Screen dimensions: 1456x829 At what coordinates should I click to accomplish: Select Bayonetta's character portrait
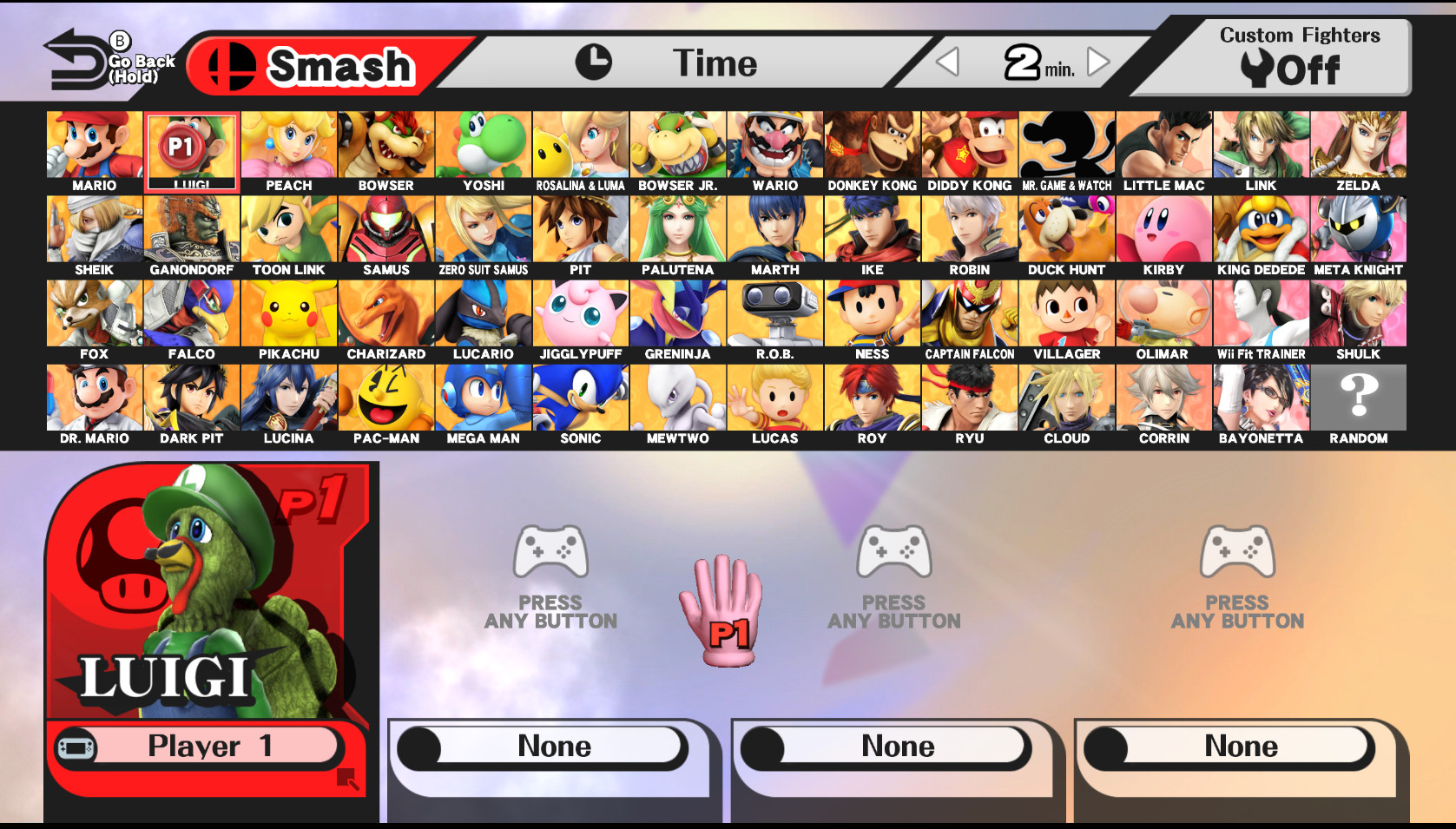point(1261,396)
